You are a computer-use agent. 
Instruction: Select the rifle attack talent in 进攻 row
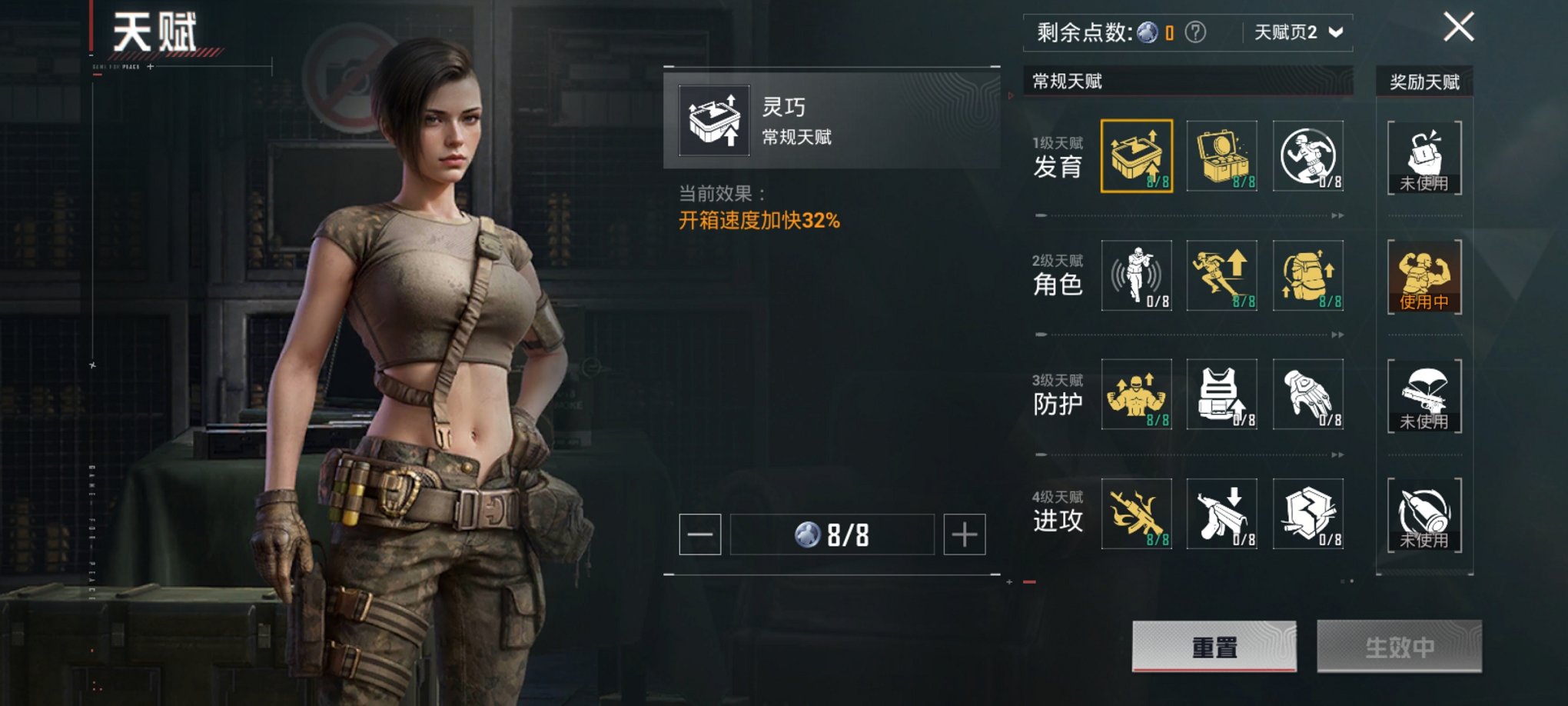click(1138, 514)
